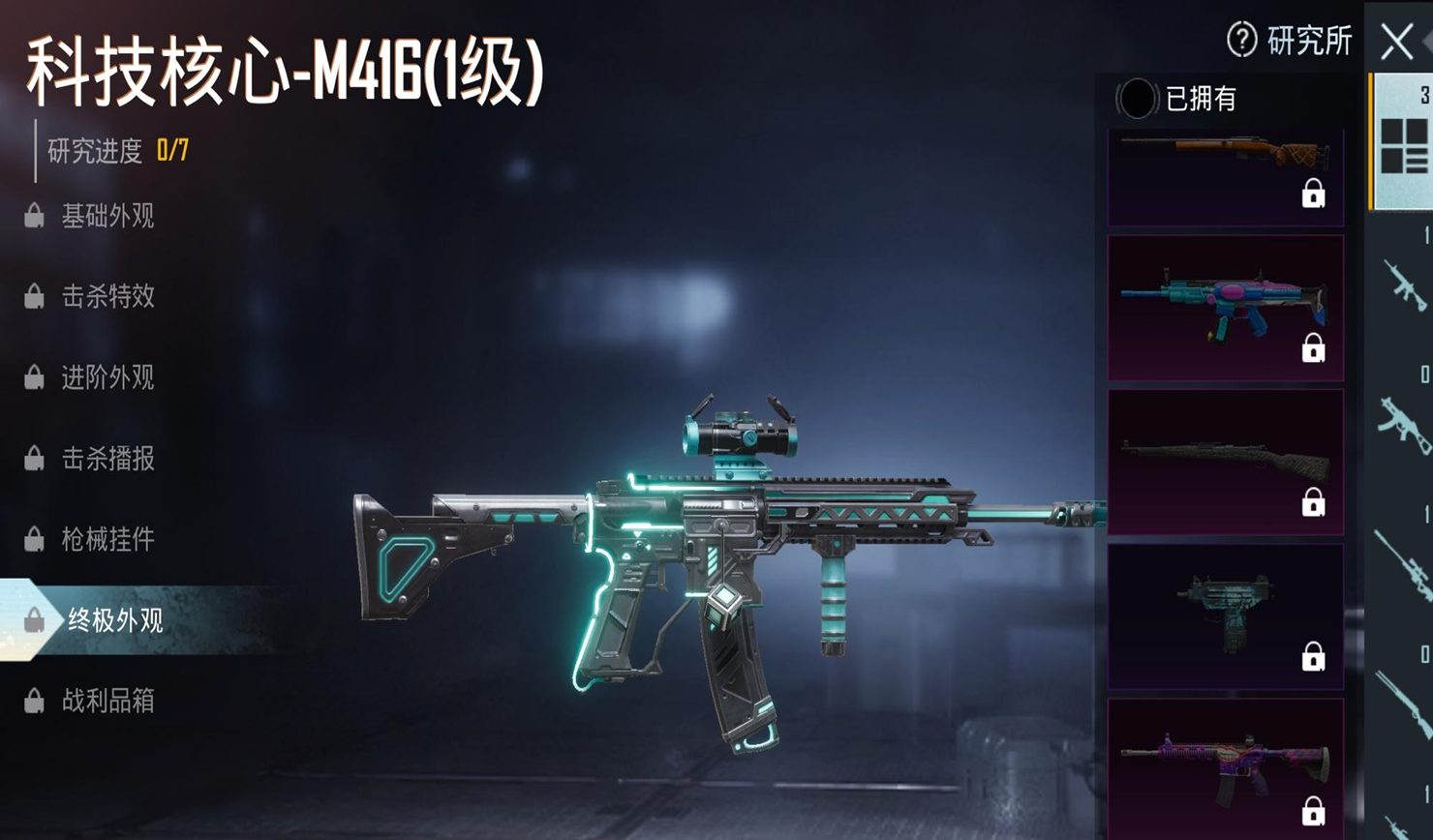Choose the blue and pink SMG skin
Viewport: 1433px width, 840px height.
tap(1225, 308)
